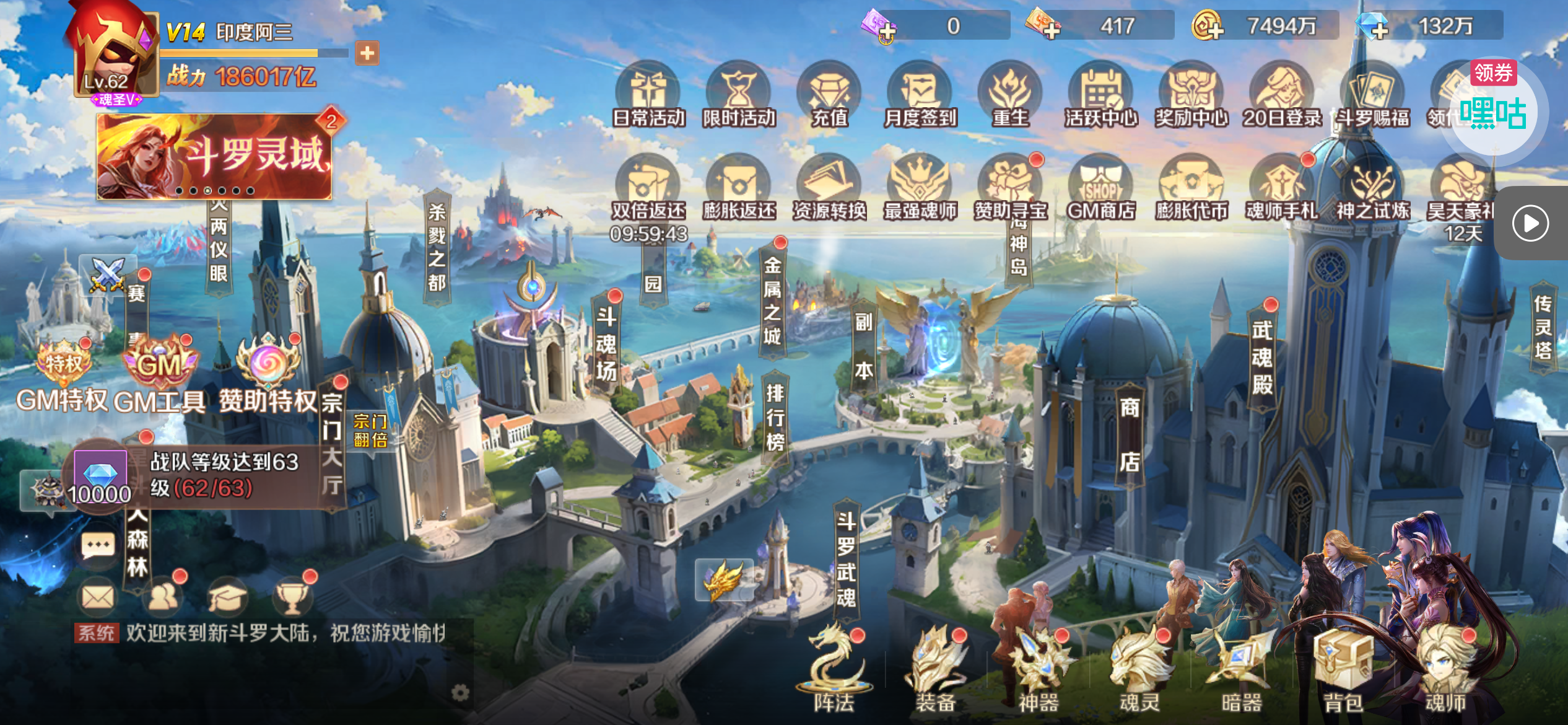Viewport: 1568px width, 725px height.
Task: Open the 限时活动 limited-time events
Action: [739, 96]
